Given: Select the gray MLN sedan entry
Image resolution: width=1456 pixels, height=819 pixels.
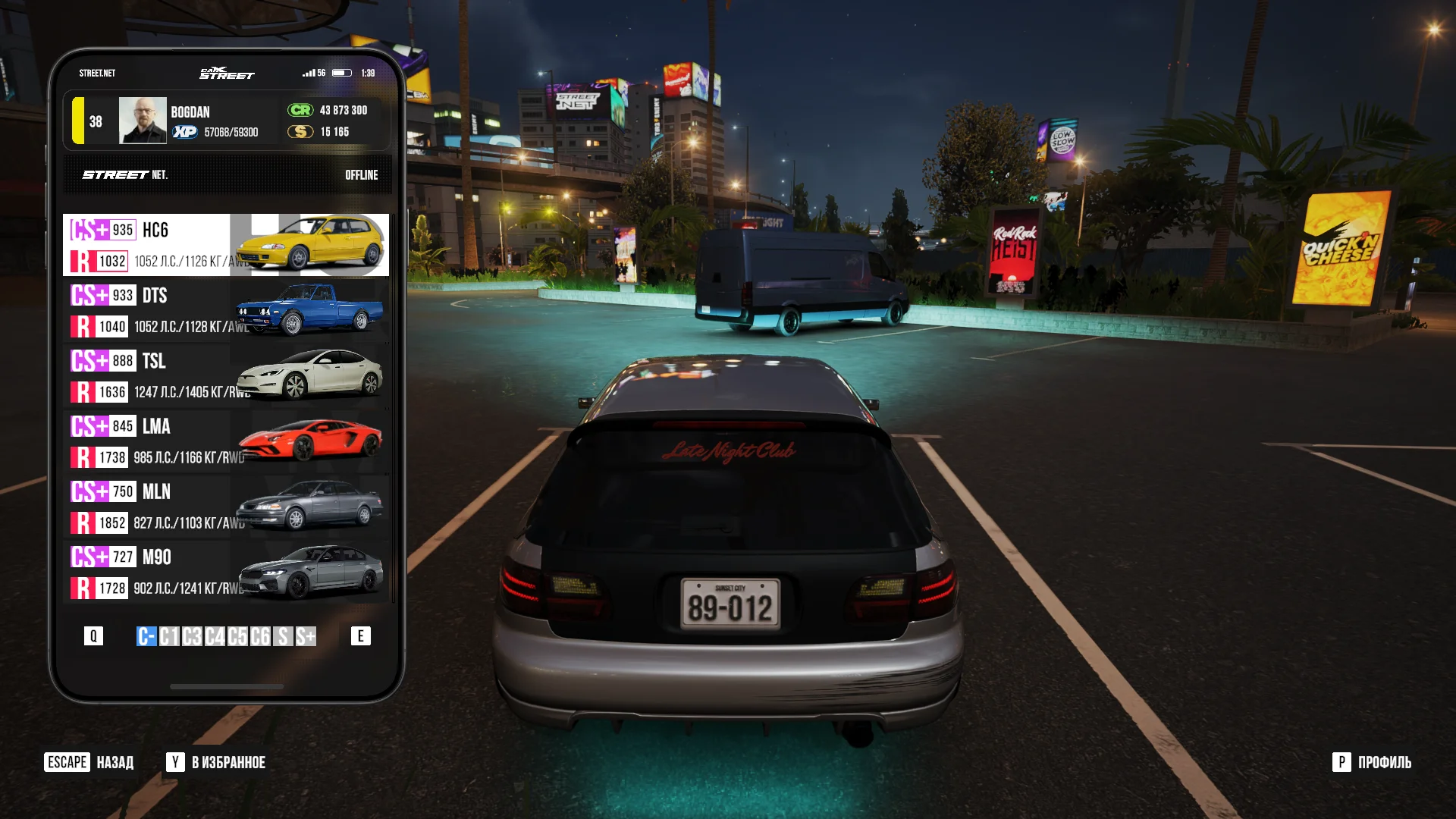Looking at the screenshot, I should pyautogui.click(x=226, y=507).
